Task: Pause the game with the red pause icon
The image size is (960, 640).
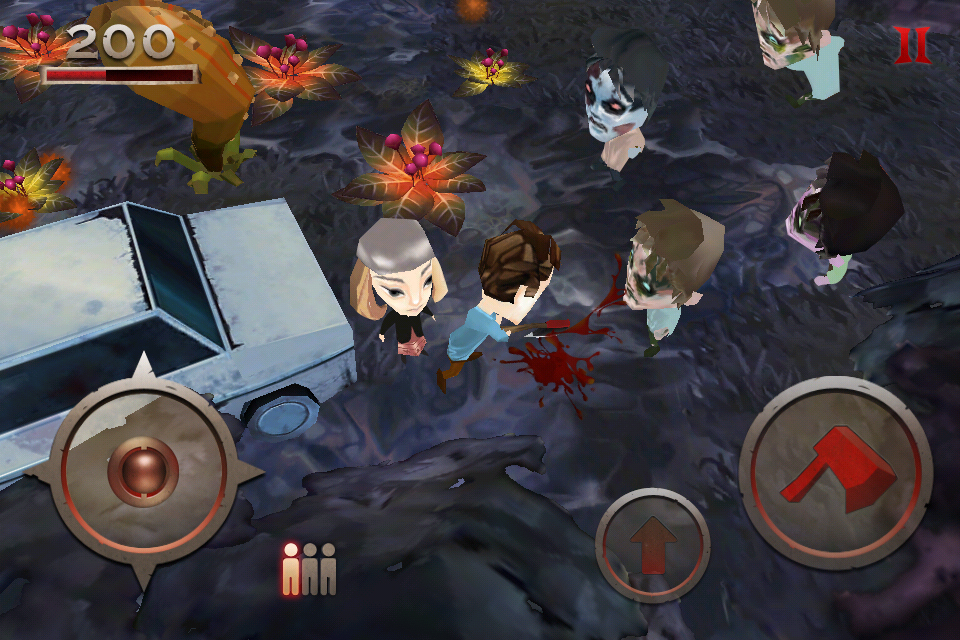Action: (911, 46)
